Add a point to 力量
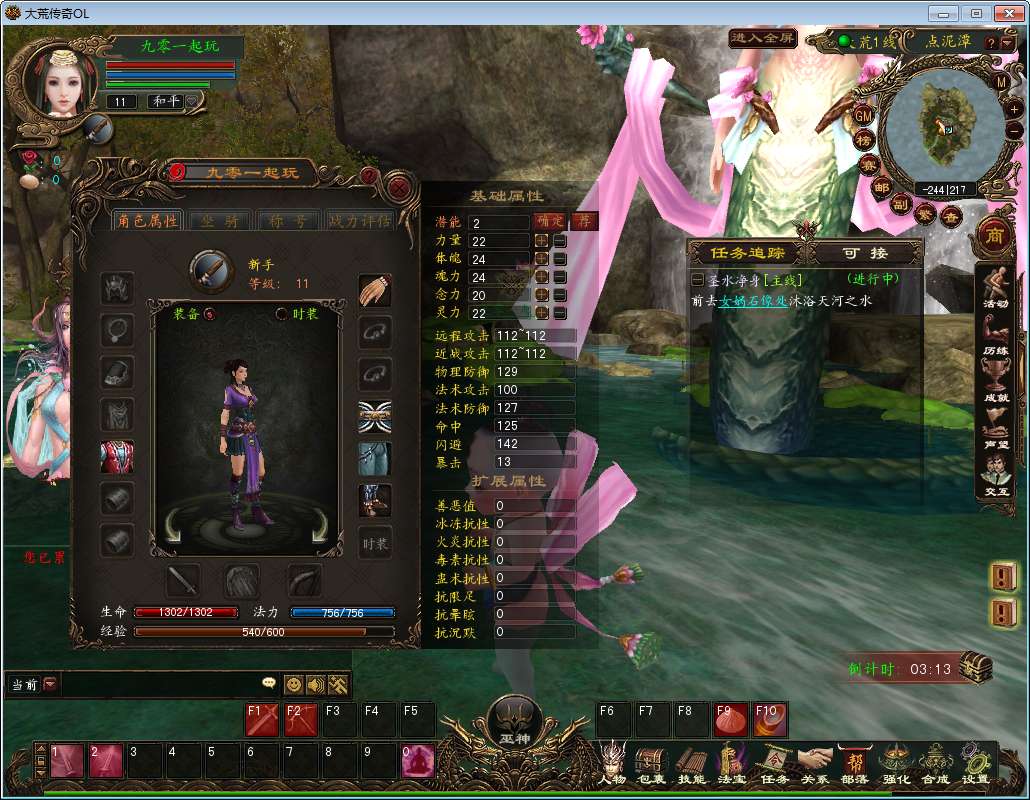 tap(542, 241)
